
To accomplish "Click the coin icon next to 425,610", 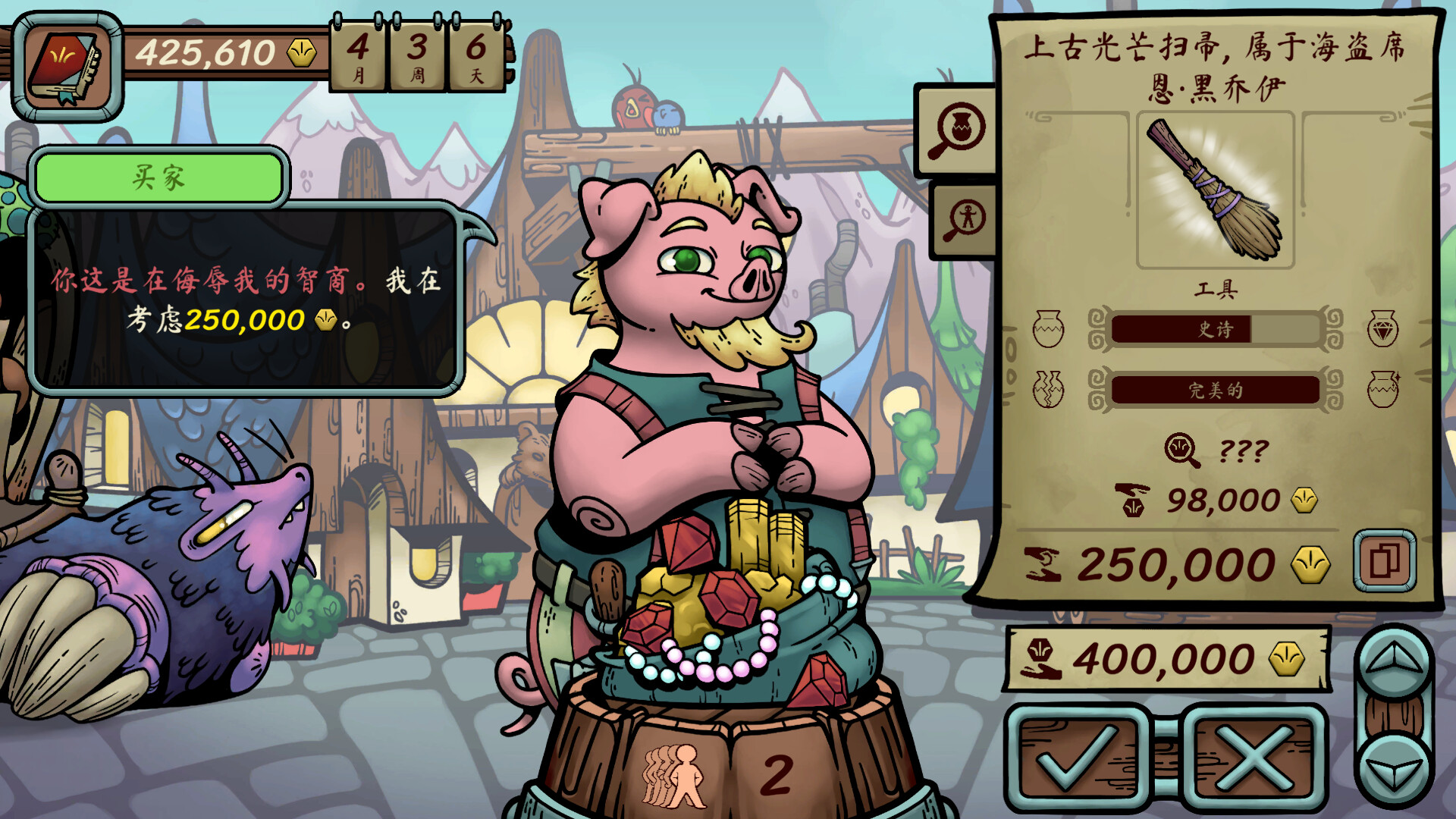I will pos(302,52).
